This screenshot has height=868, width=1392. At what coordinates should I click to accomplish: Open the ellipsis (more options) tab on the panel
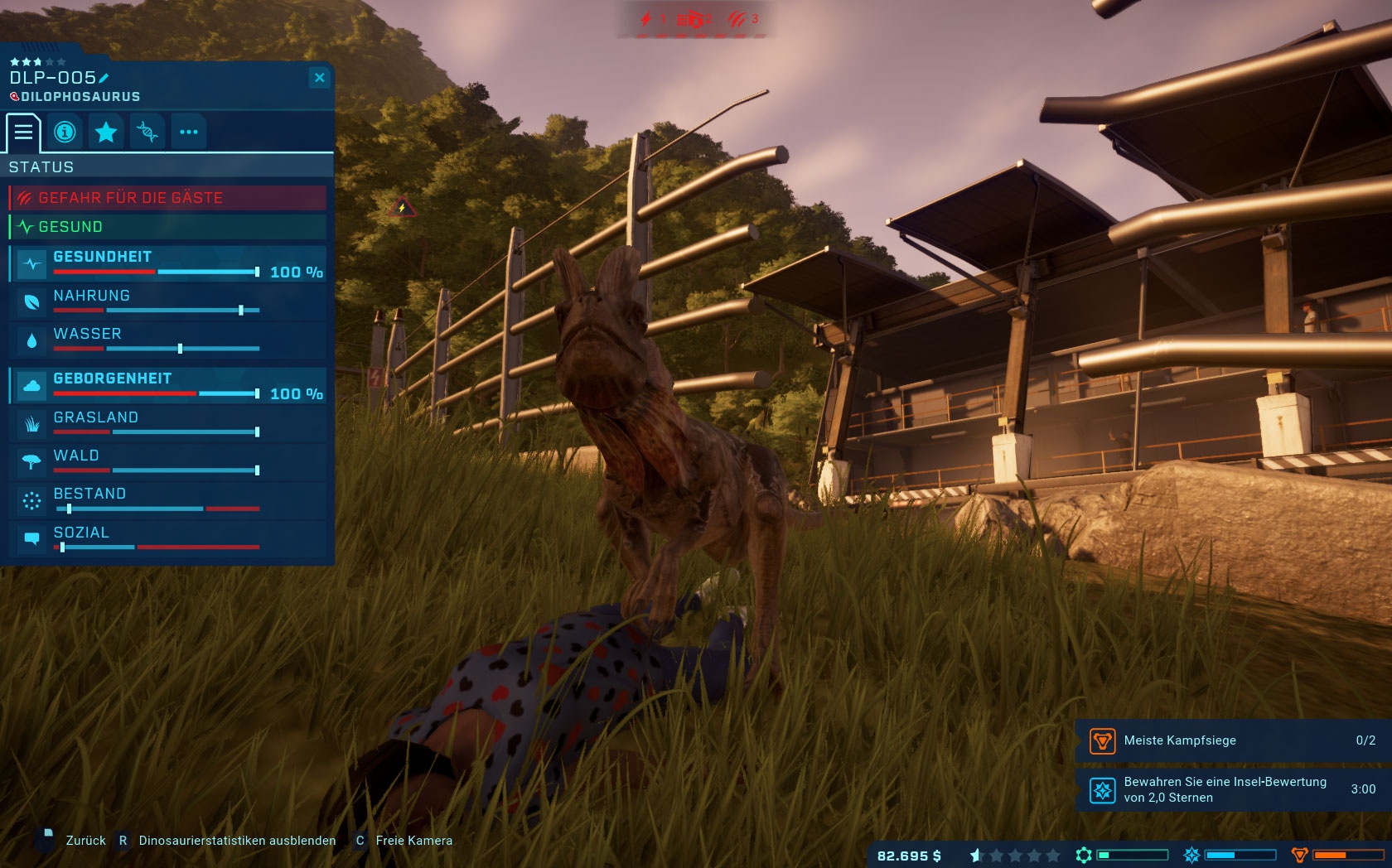189,132
